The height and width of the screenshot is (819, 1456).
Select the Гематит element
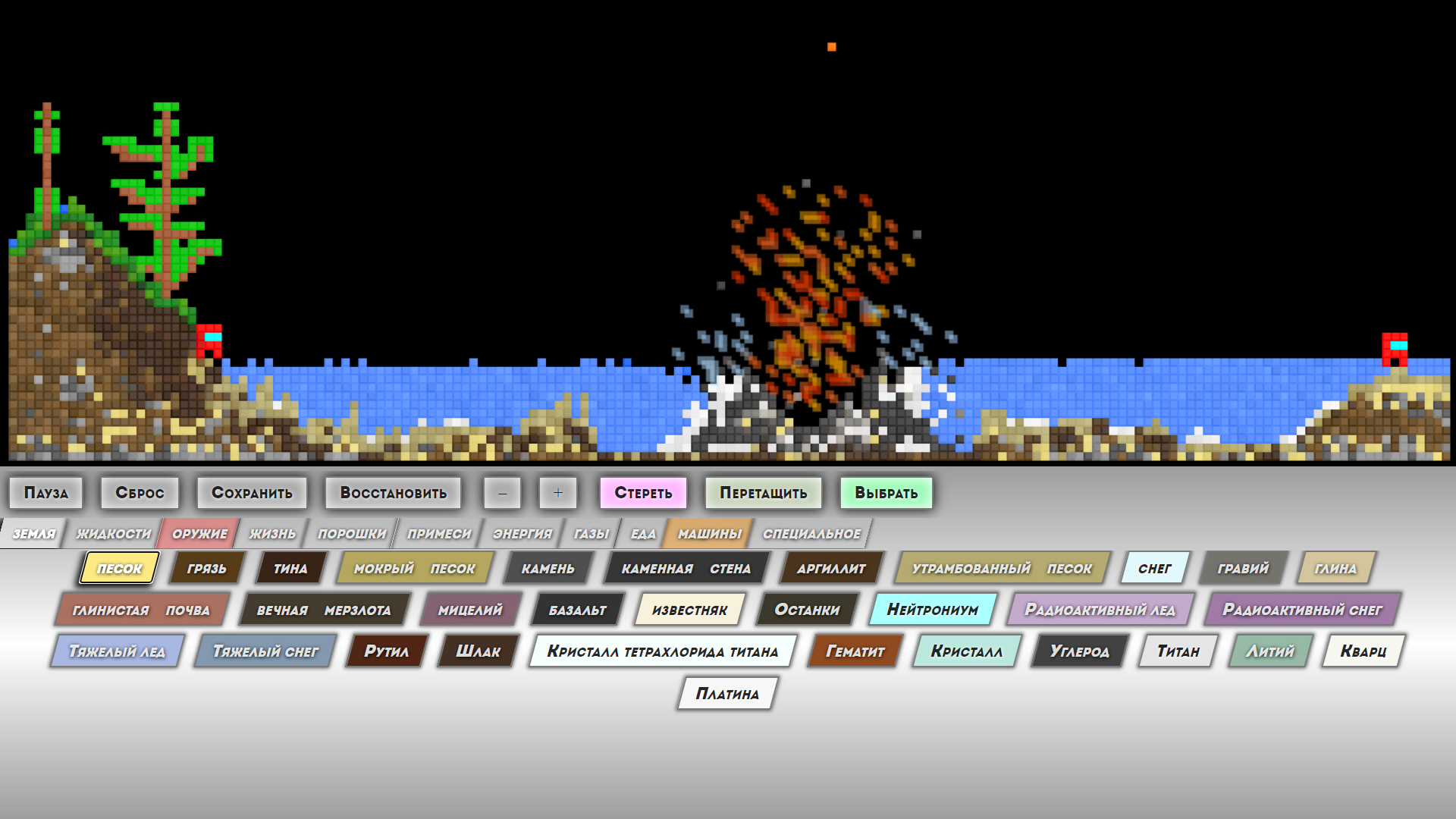coord(853,651)
